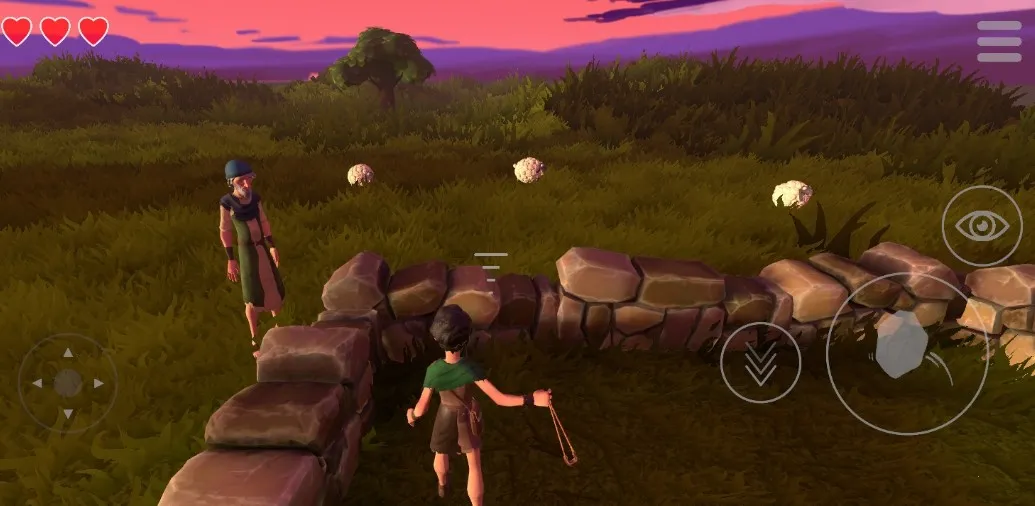Tap the double down-arrow button
Screen dimensions: 1035x506
point(760,363)
